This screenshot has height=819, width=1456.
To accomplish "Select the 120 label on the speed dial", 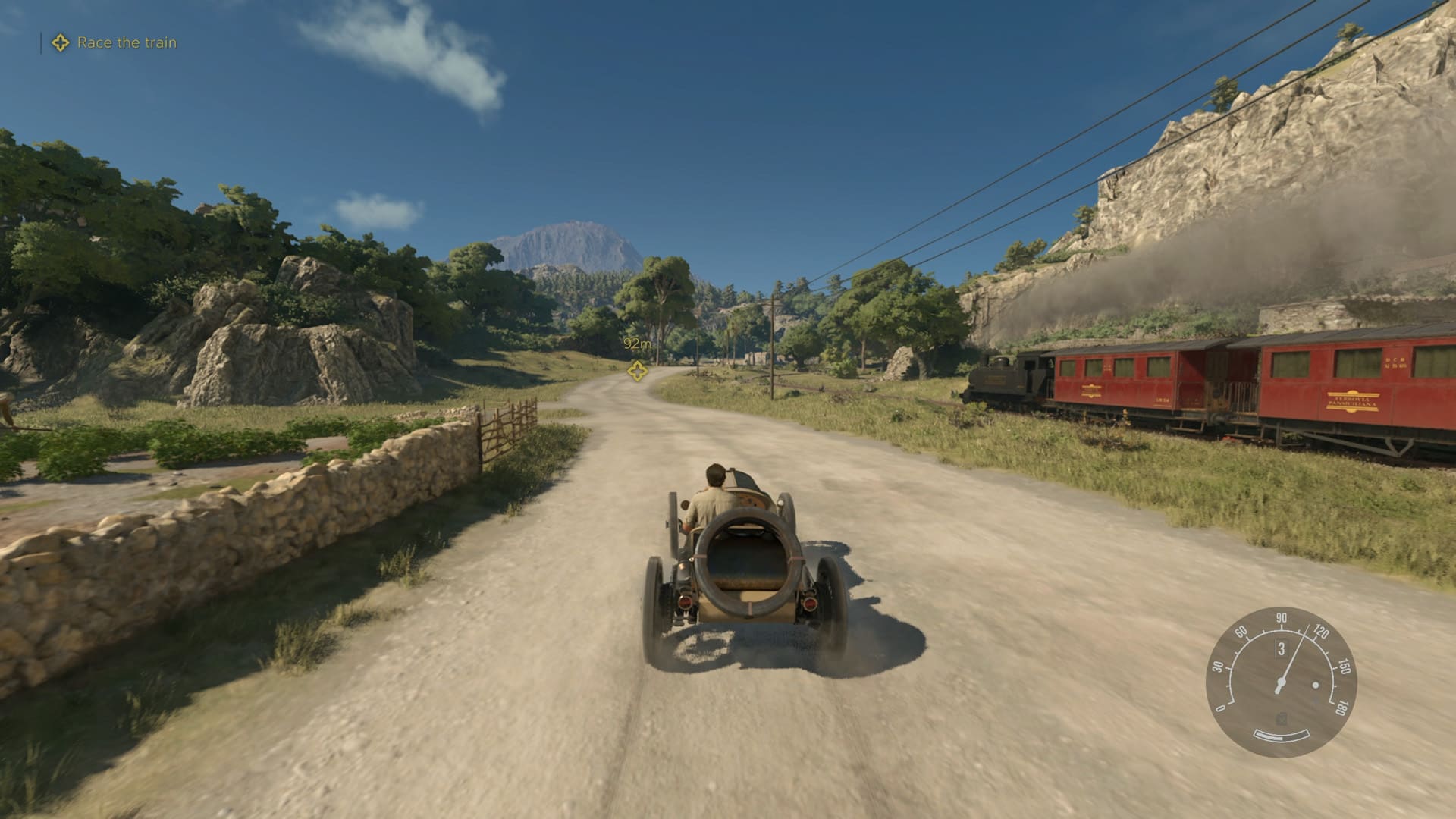I will [x=1321, y=632].
